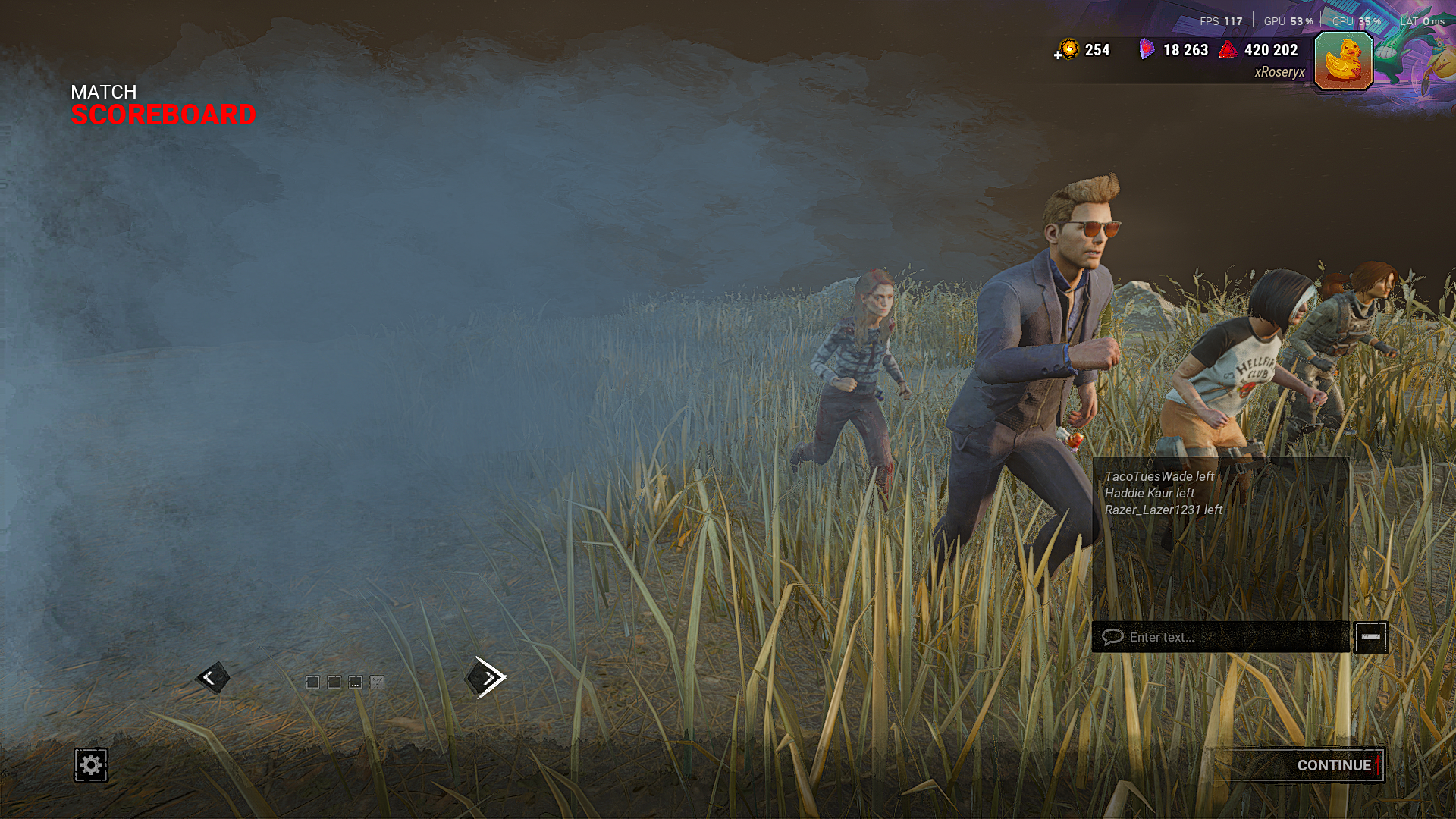Minimize the chat box
The image size is (1456, 819).
coord(1370,637)
